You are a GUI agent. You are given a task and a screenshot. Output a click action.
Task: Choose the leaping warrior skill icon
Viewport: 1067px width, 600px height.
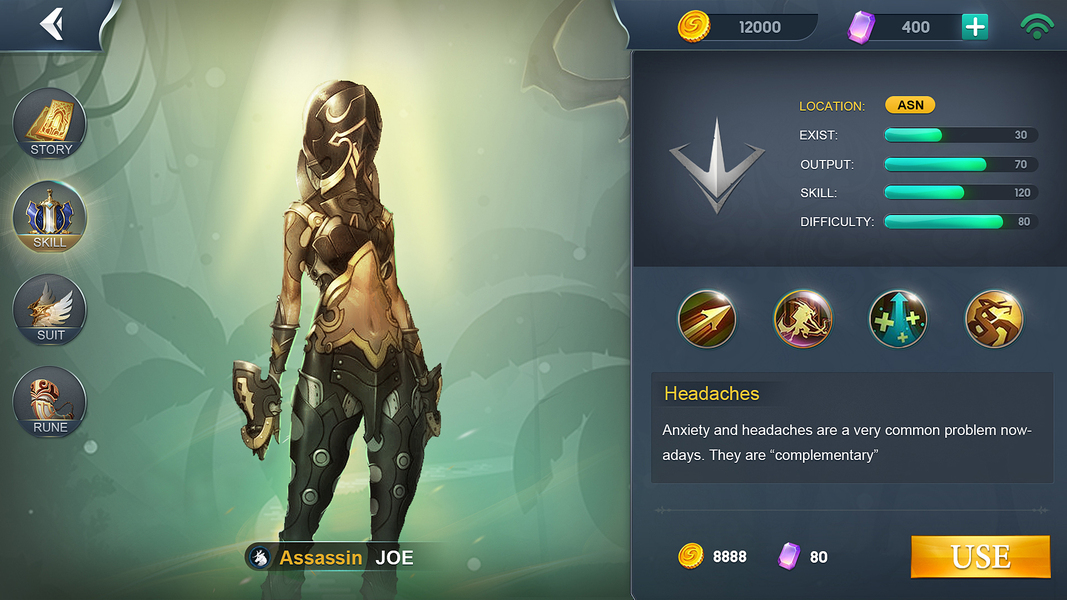point(803,319)
